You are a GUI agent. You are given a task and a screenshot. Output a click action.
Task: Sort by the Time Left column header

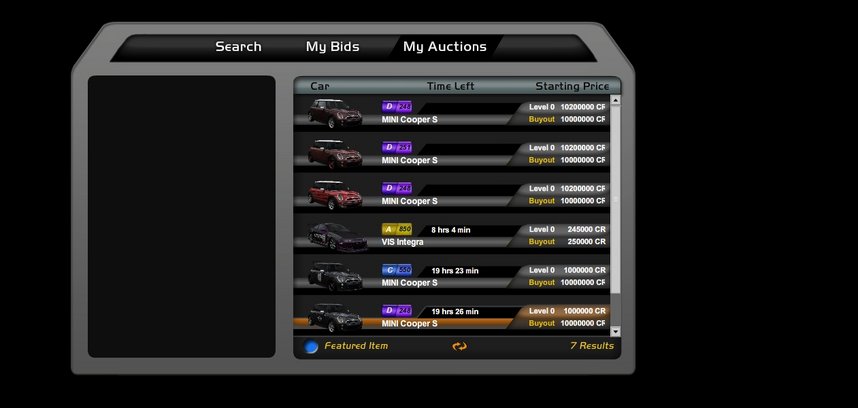tap(450, 87)
